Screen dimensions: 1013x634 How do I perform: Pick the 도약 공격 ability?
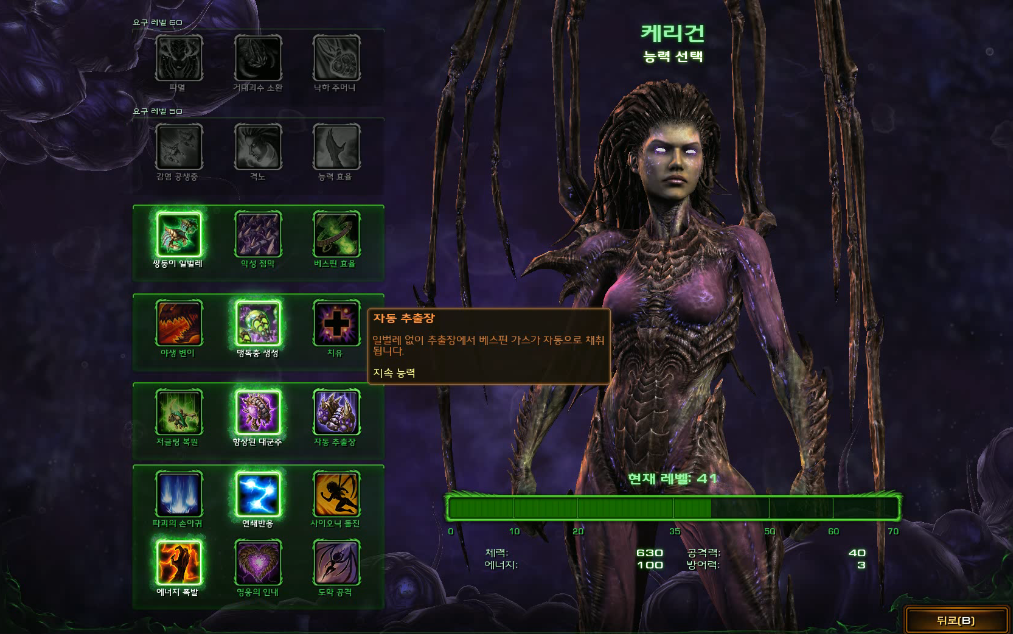tap(336, 562)
